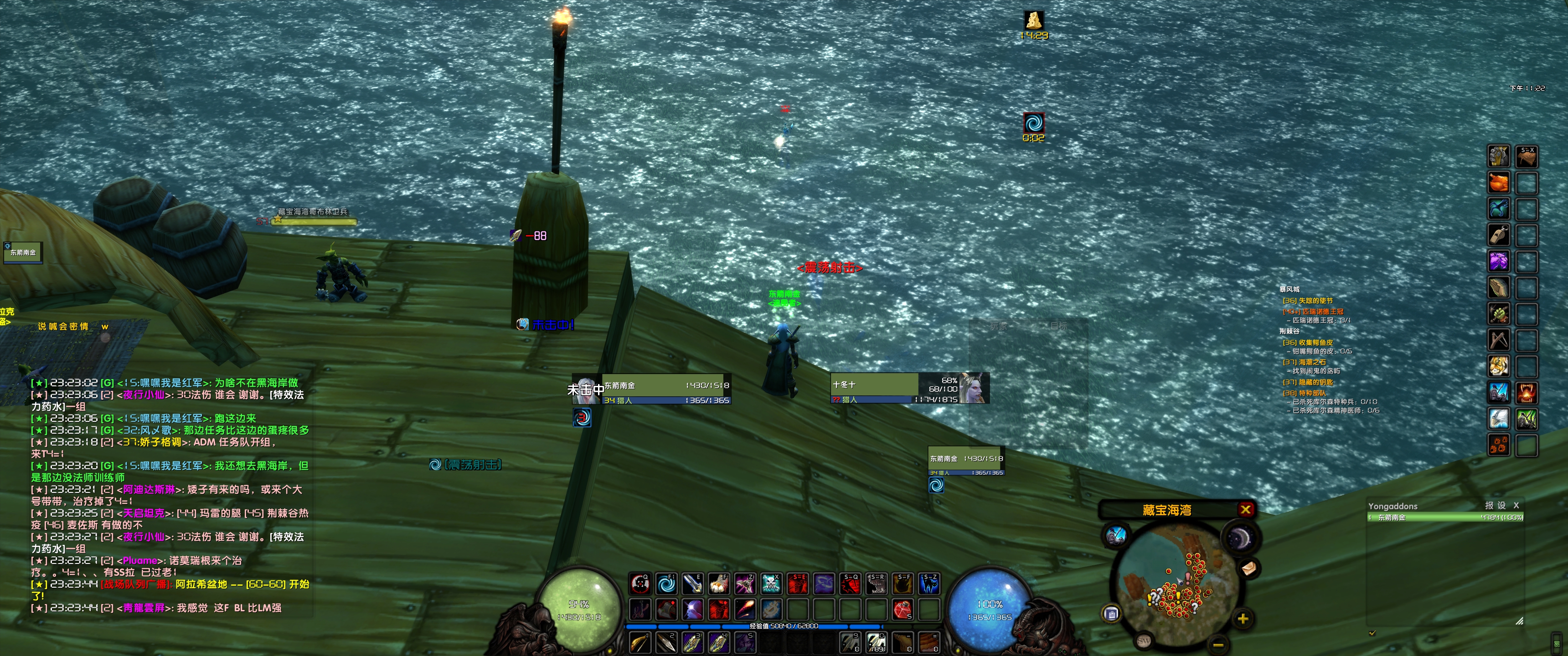Zoom in the minimap with plus button
The height and width of the screenshot is (656, 1568).
1243,619
